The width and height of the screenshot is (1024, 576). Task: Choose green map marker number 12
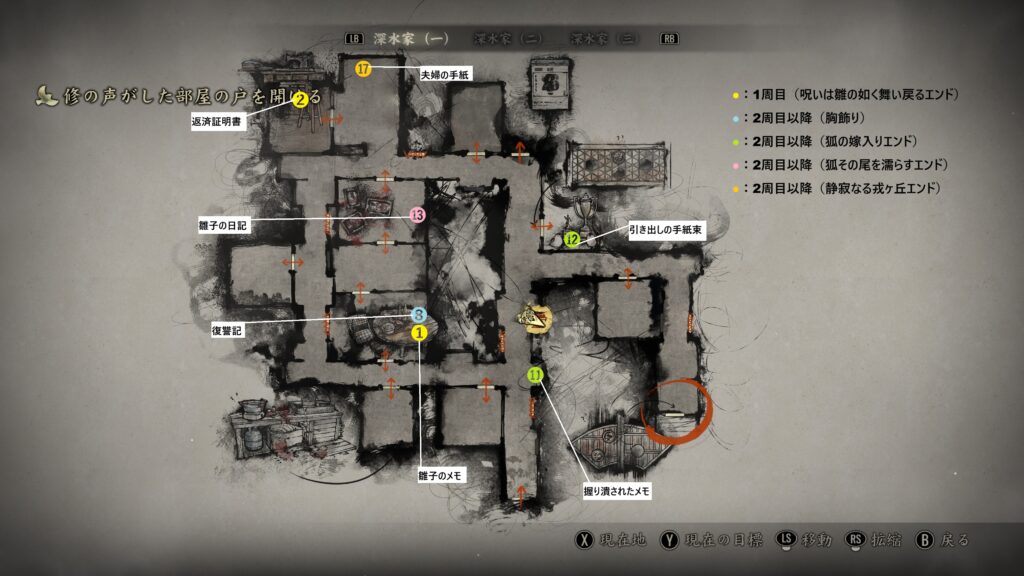click(x=572, y=239)
